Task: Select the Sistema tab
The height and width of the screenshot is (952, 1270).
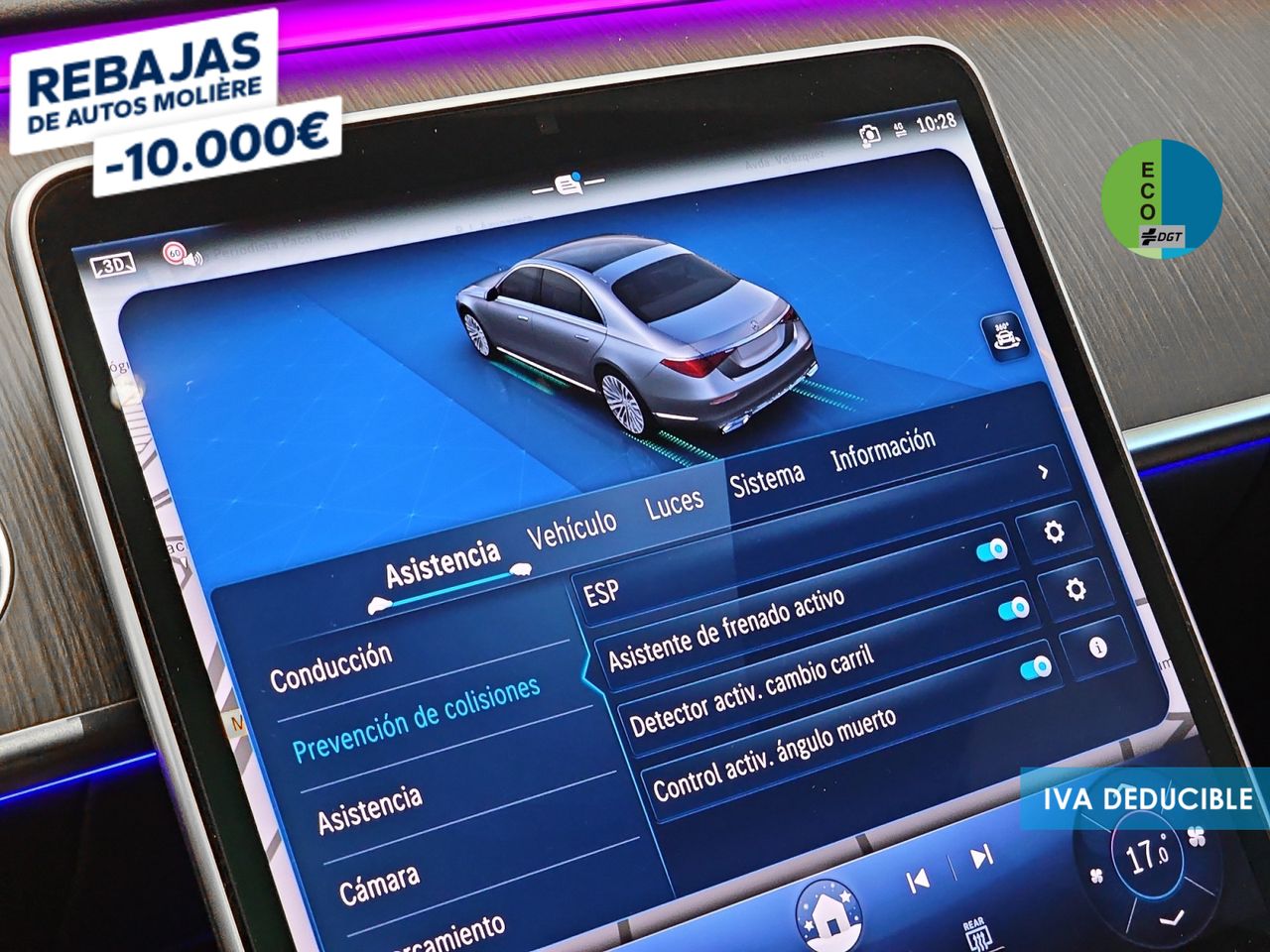Action: (x=767, y=479)
